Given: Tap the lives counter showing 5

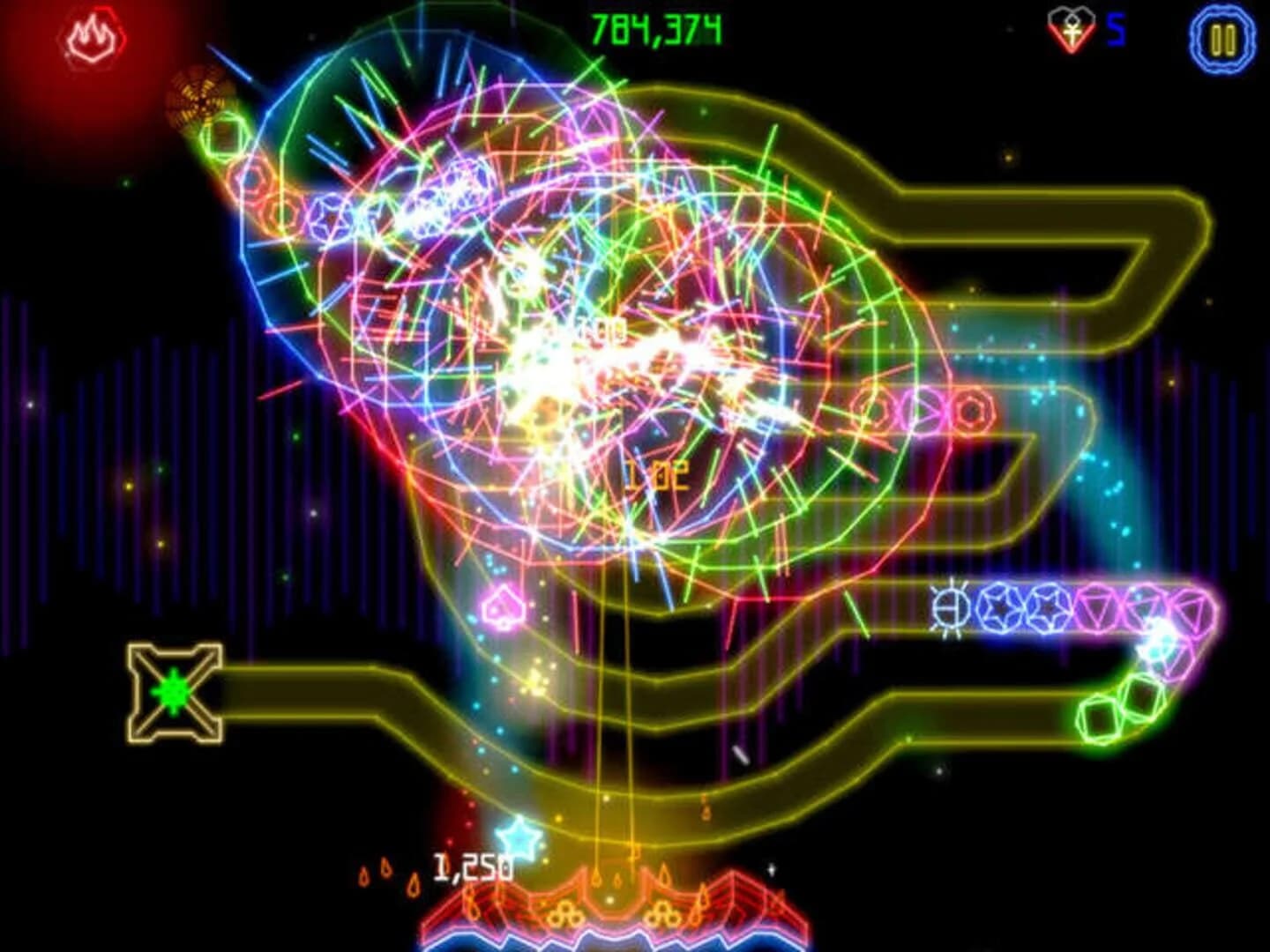Looking at the screenshot, I should point(1113,29).
